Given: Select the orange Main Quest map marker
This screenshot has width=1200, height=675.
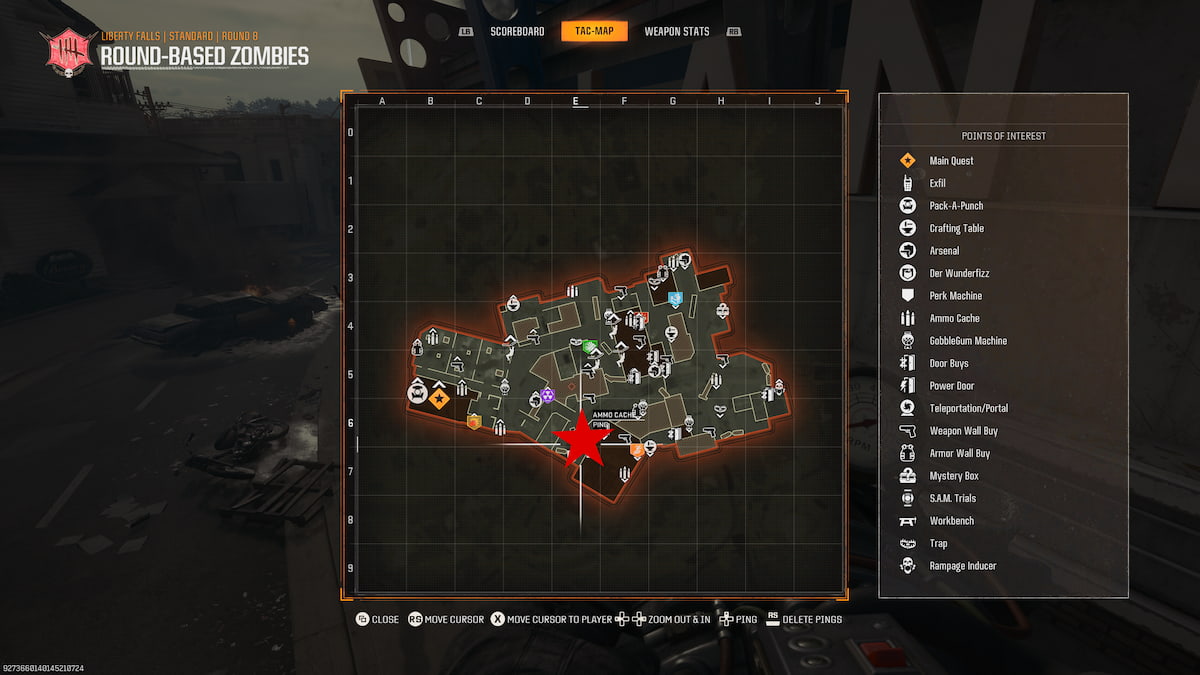Looking at the screenshot, I should pos(439,399).
